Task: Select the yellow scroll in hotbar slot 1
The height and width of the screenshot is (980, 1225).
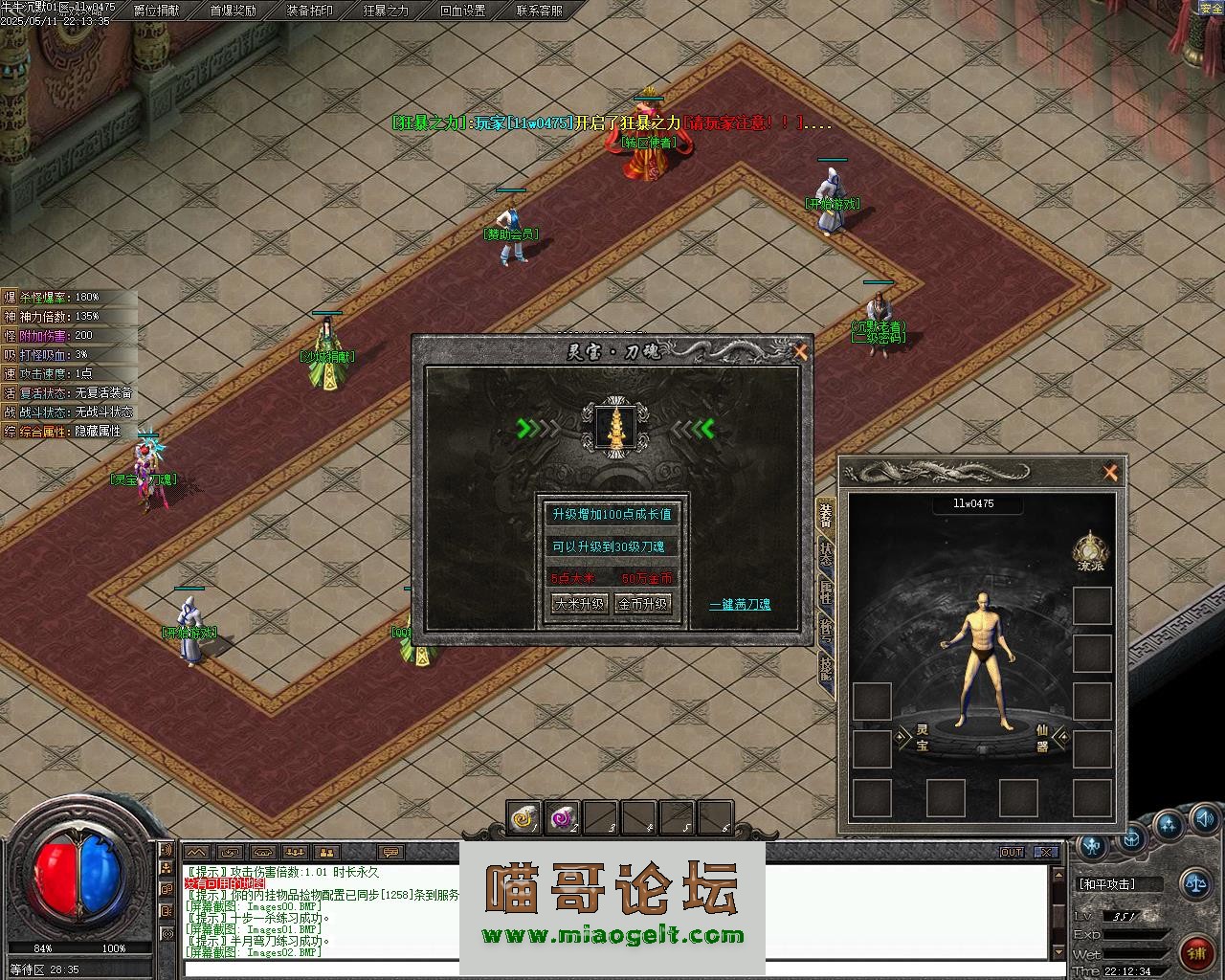Action: click(524, 817)
